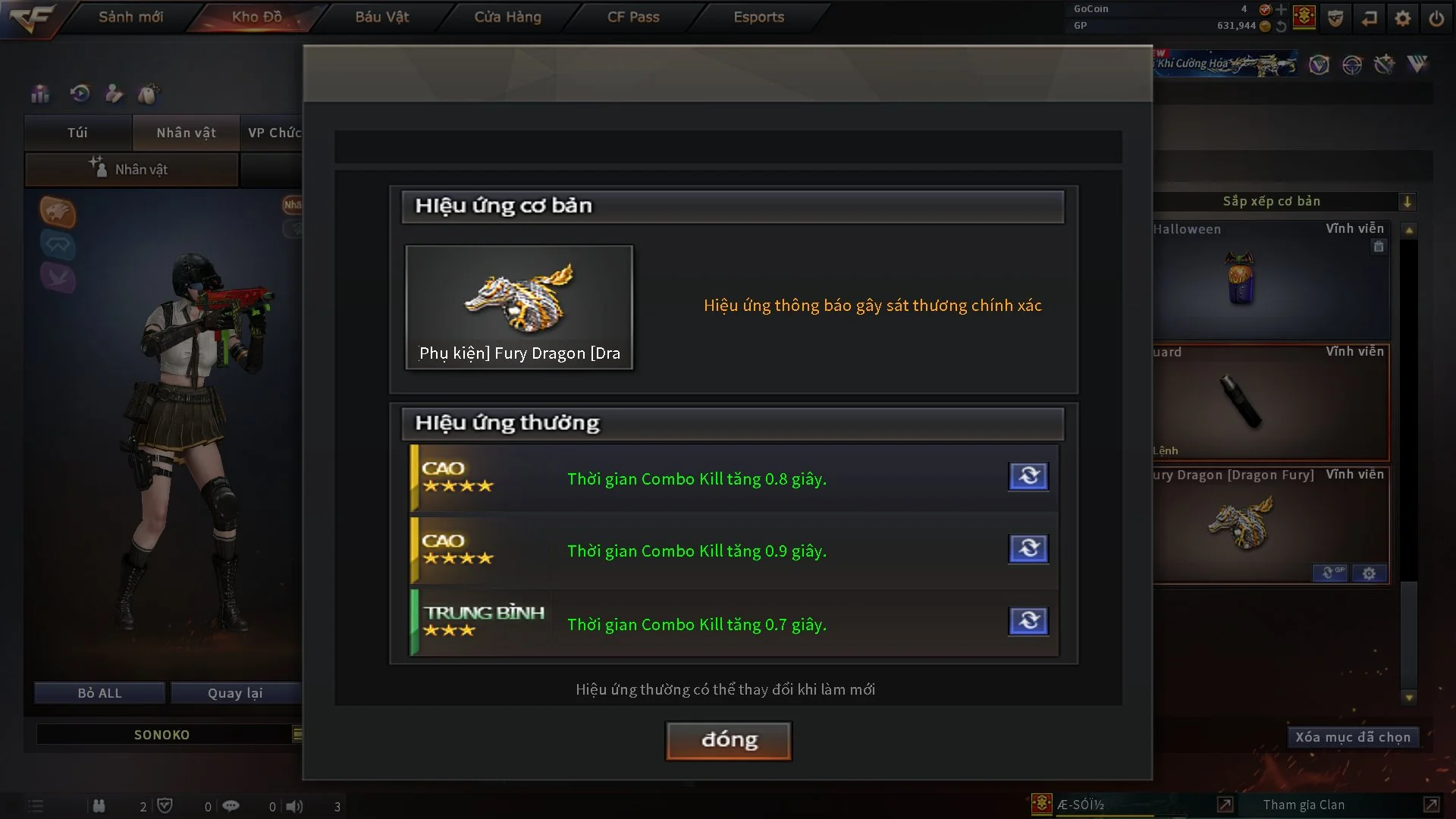
Task: Open the settings gear icon
Action: click(1403, 18)
